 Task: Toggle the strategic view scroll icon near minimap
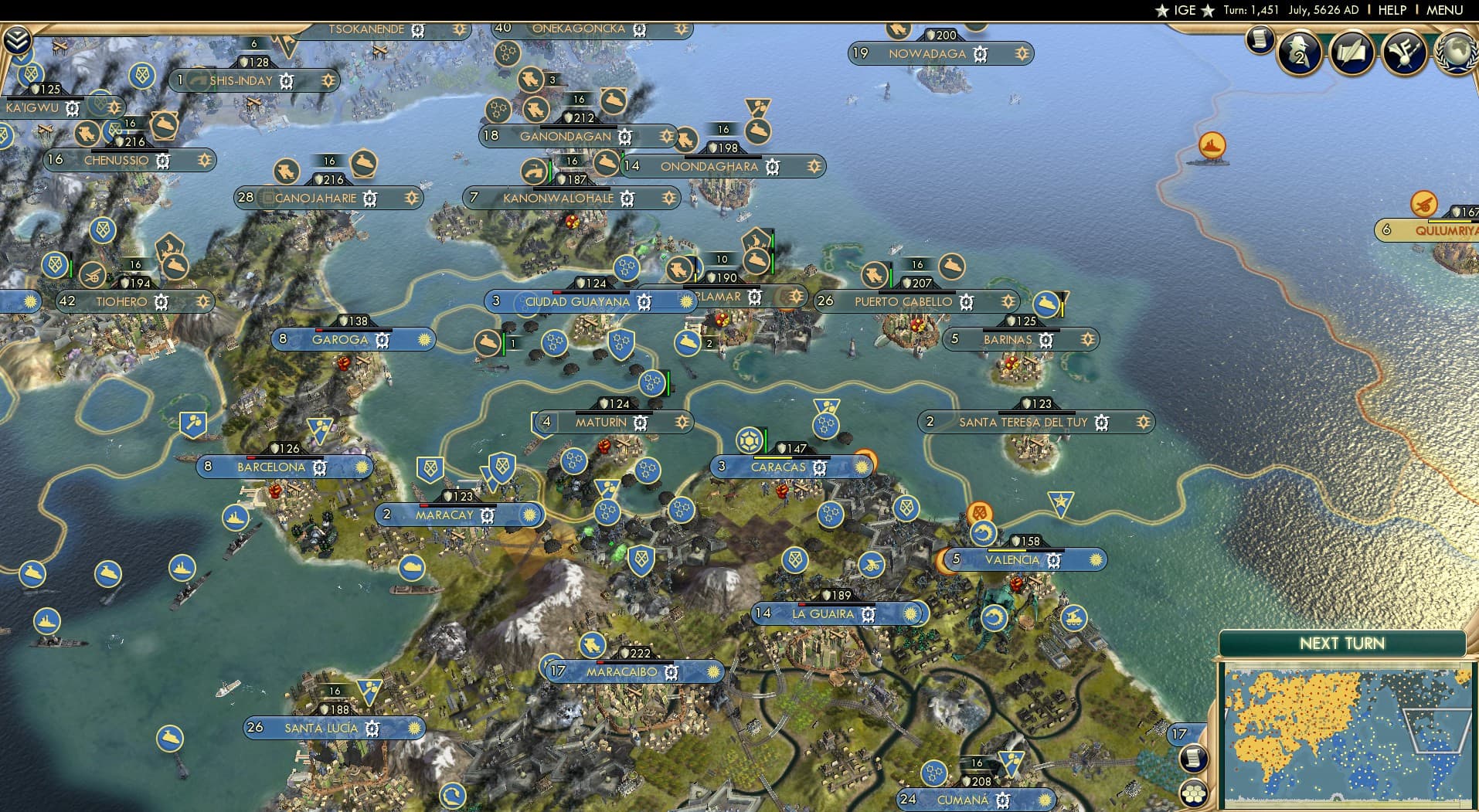(x=1194, y=757)
